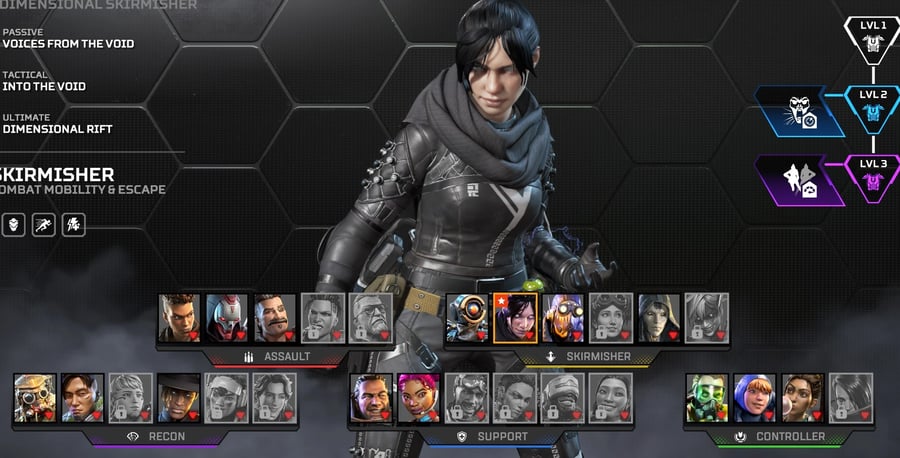Screen dimensions: 900x458
Task: Pick Crypto's portrait in Recon
Action: 82,398
